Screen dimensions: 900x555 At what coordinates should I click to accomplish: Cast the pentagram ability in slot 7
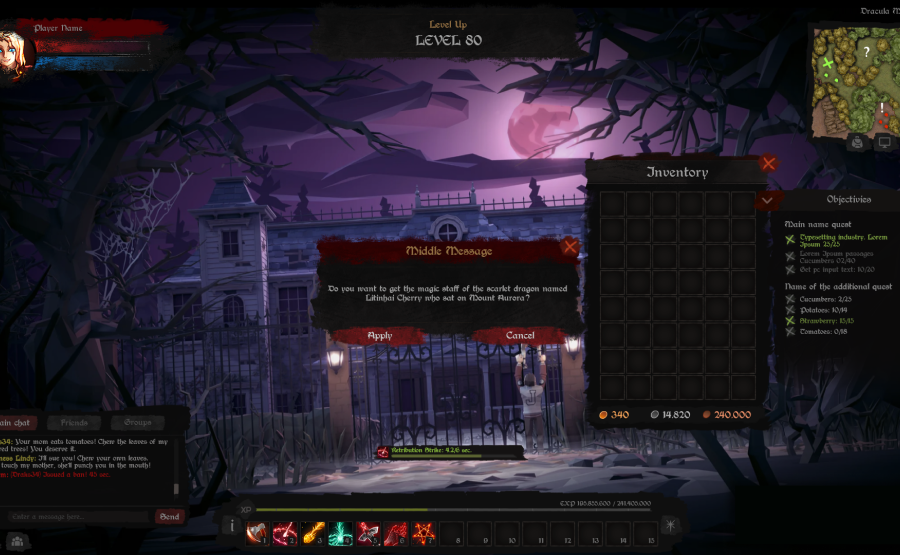pyautogui.click(x=424, y=532)
